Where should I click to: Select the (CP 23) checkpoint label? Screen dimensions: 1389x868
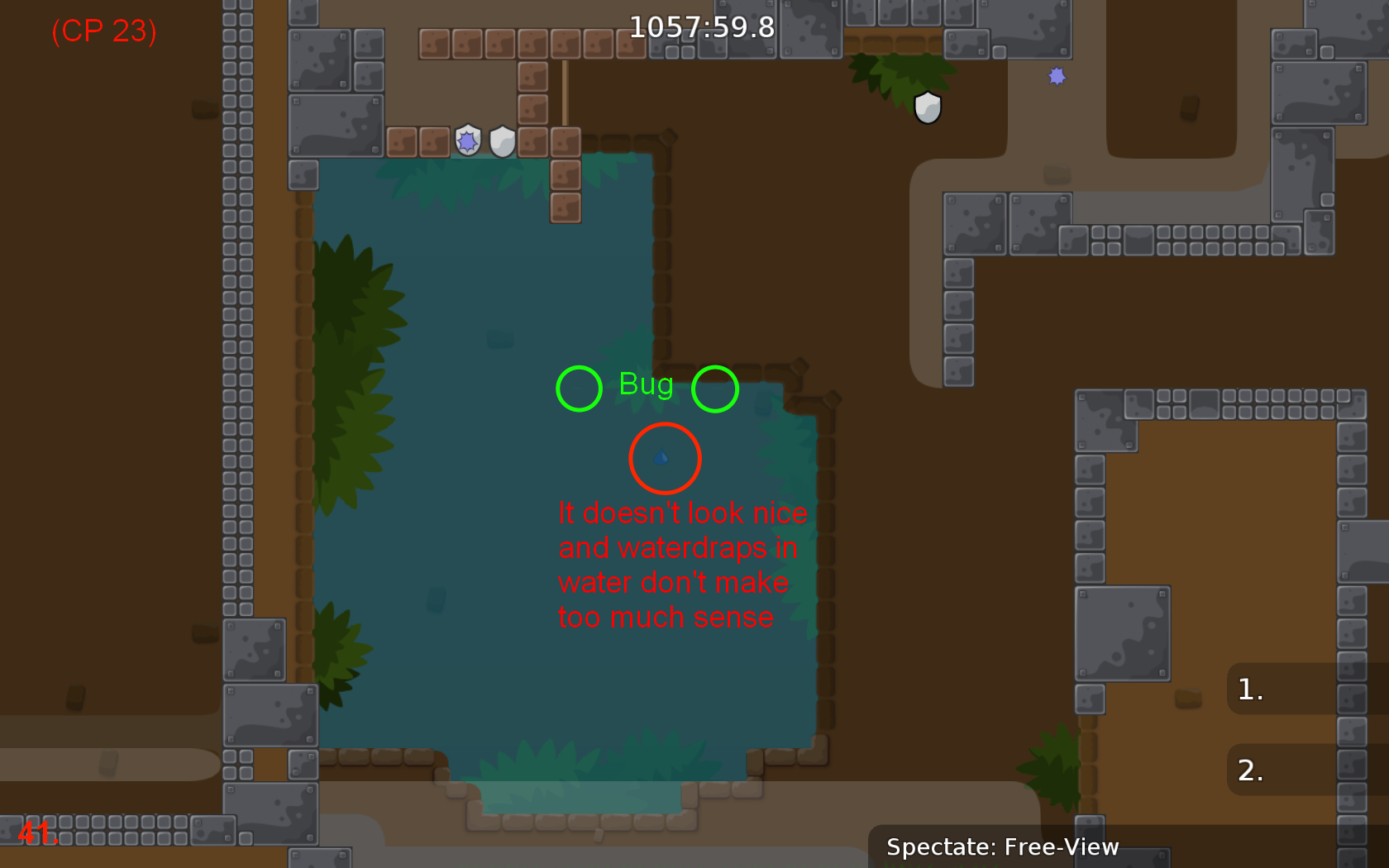103,31
